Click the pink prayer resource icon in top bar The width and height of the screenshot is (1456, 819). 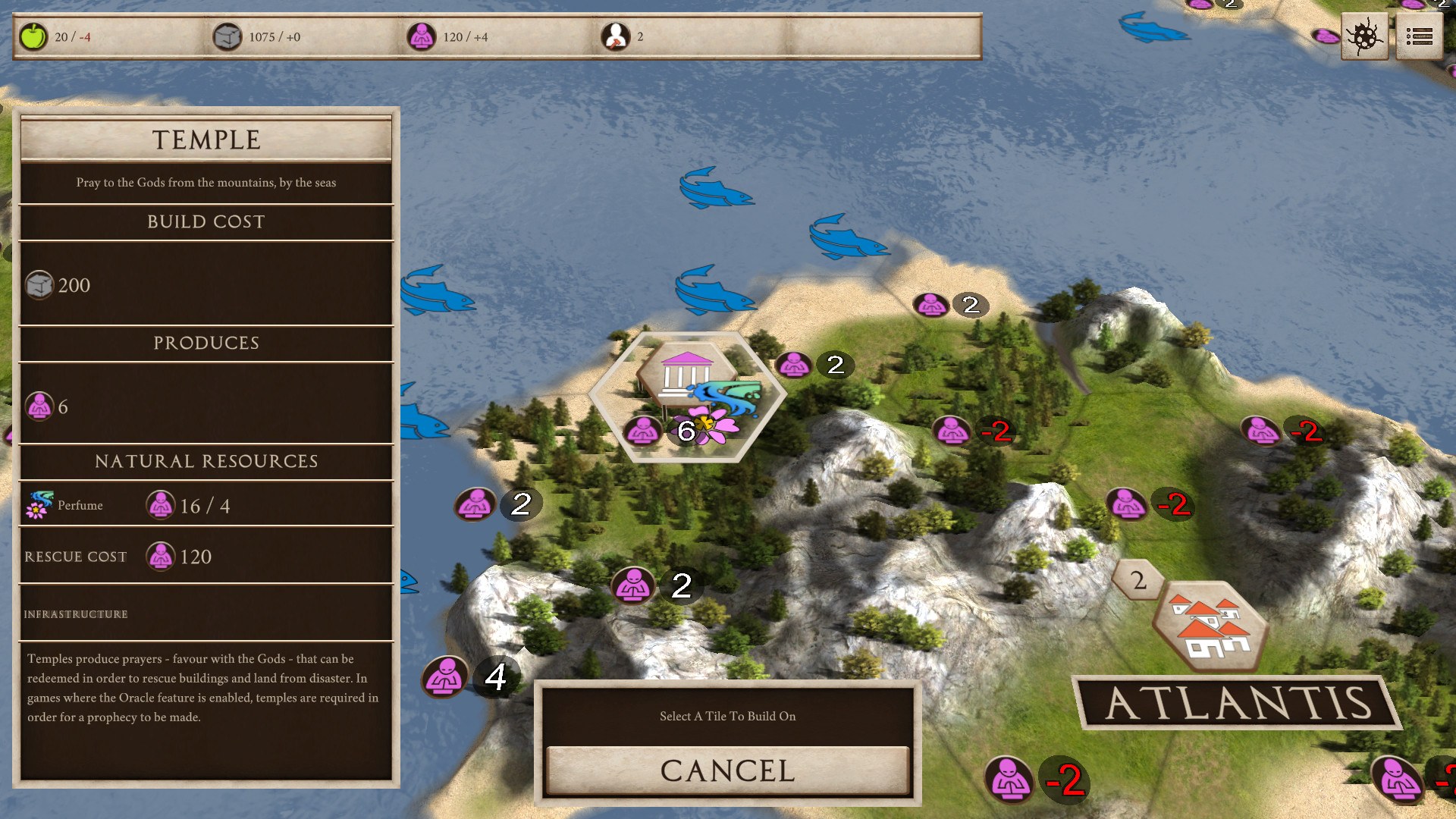point(421,36)
